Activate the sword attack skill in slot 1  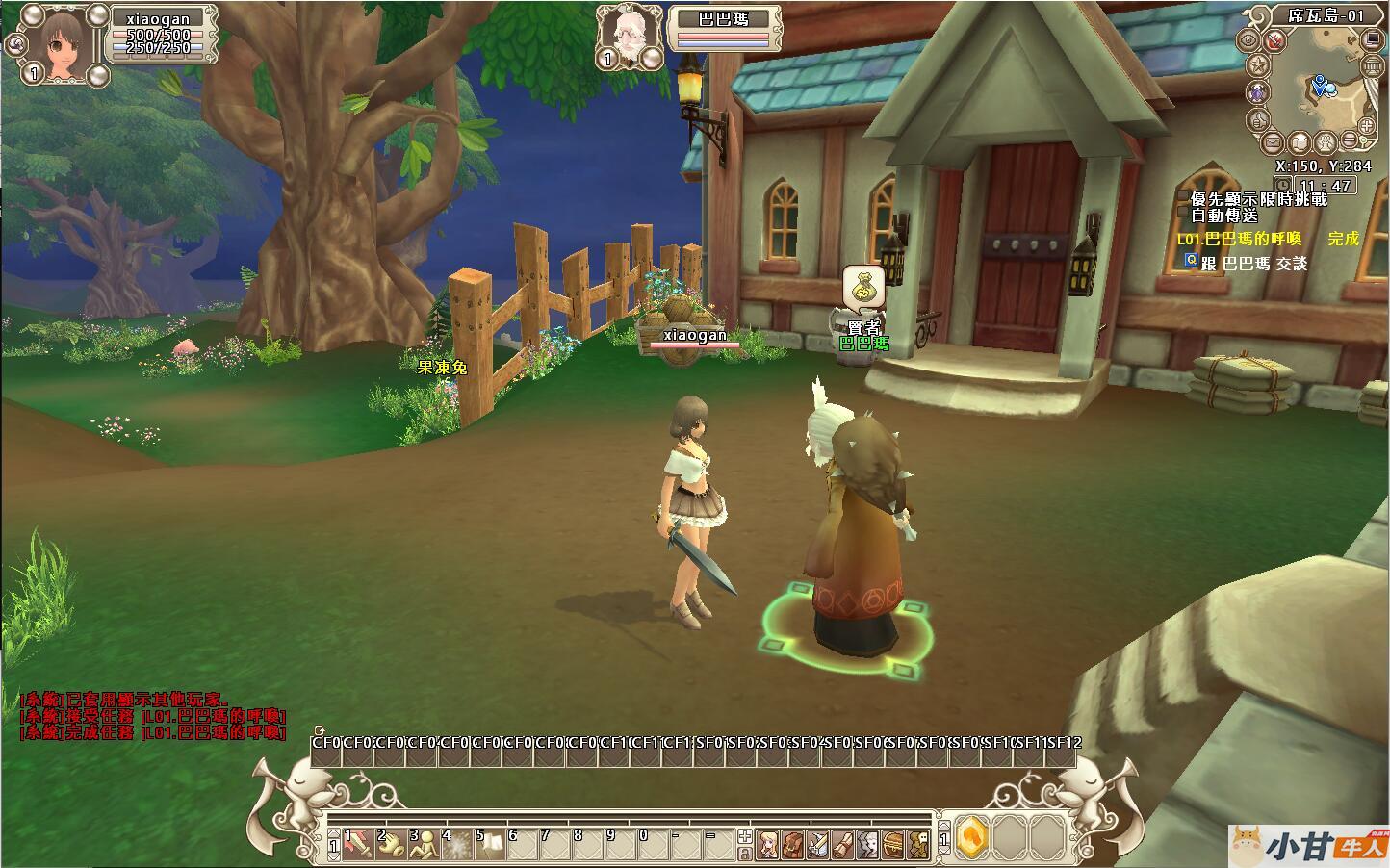click(358, 844)
